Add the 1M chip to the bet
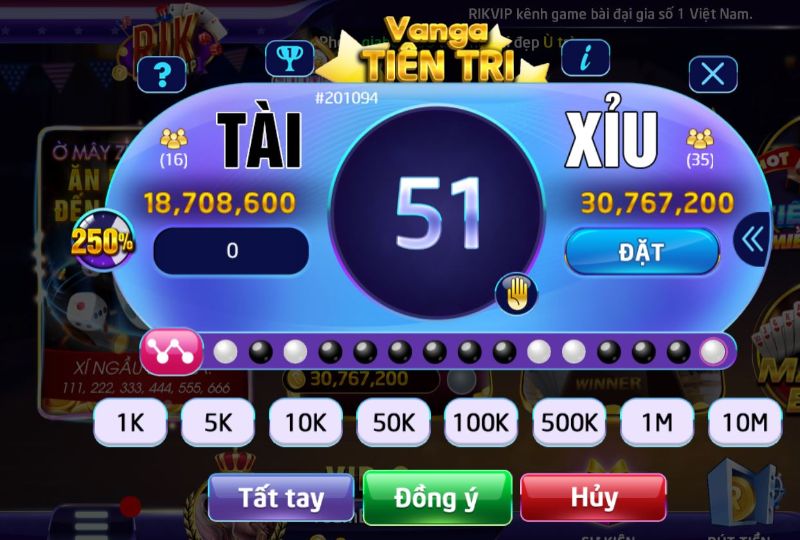This screenshot has width=800, height=540. (x=657, y=423)
